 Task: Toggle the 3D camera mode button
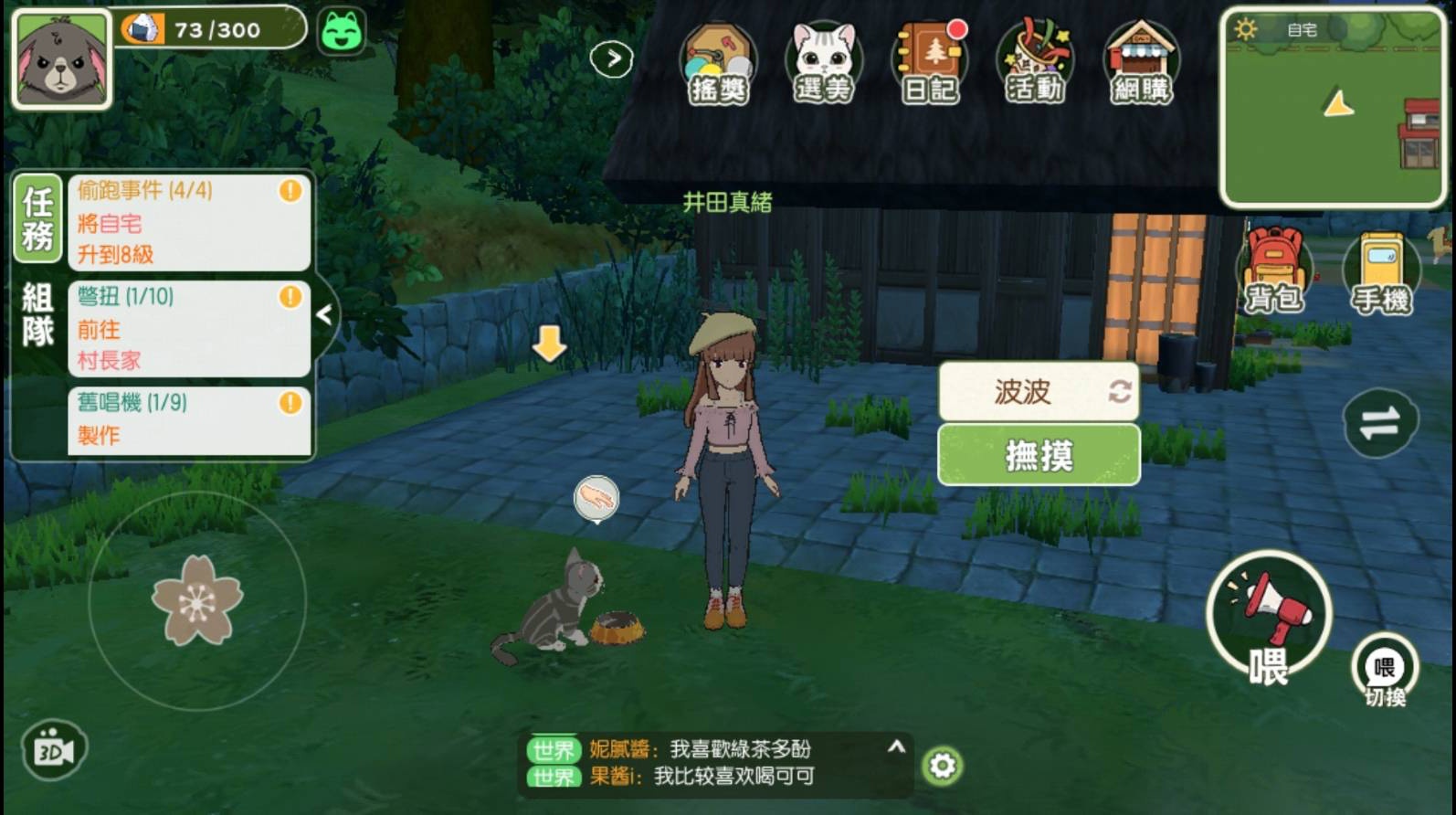click(x=53, y=750)
